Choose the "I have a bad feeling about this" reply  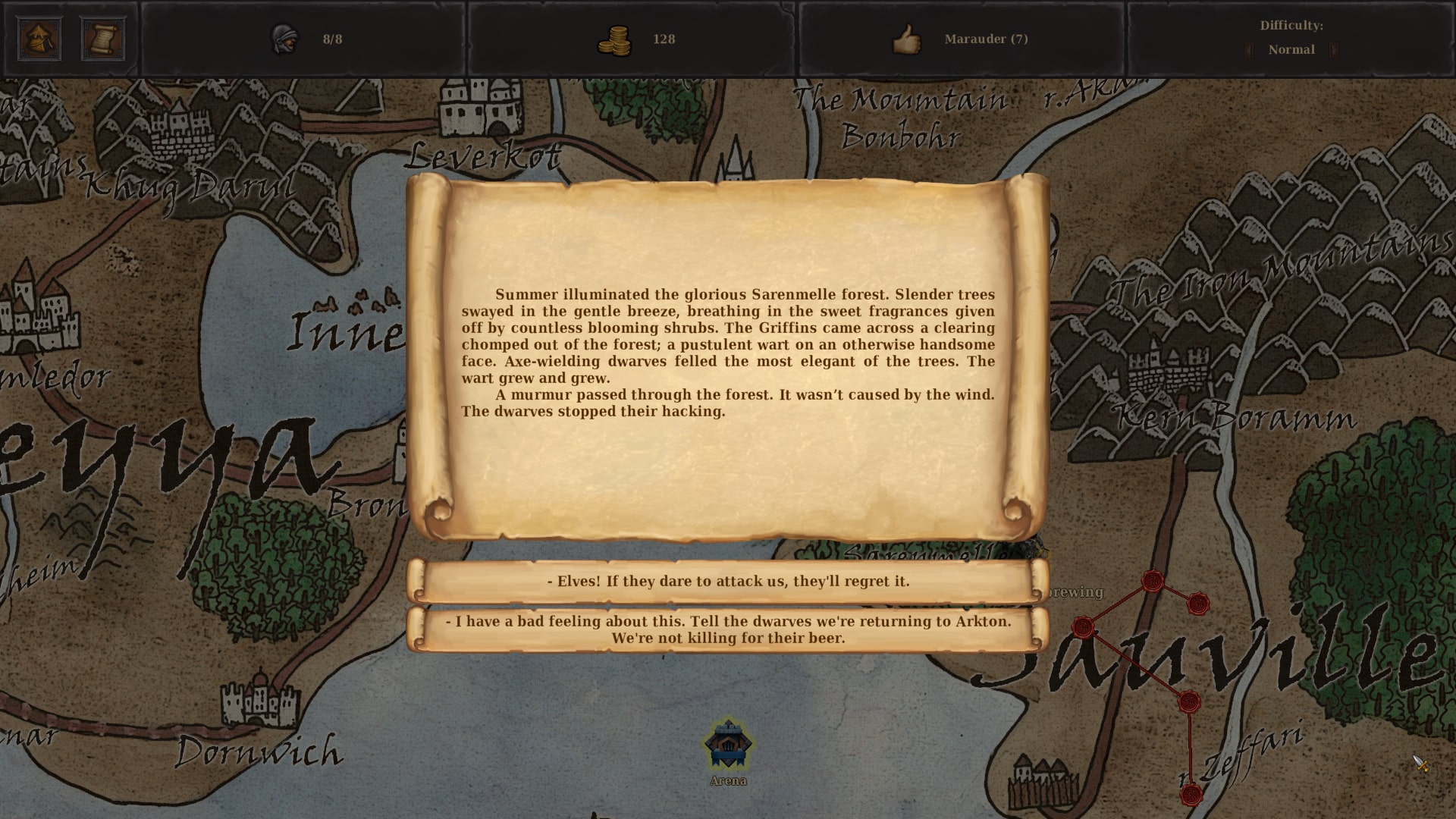point(728,629)
